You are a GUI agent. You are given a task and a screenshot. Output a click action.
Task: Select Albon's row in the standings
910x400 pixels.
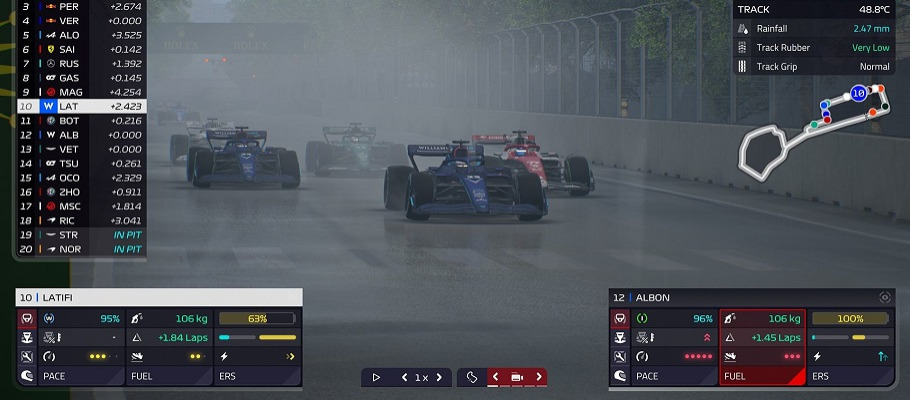pyautogui.click(x=80, y=134)
